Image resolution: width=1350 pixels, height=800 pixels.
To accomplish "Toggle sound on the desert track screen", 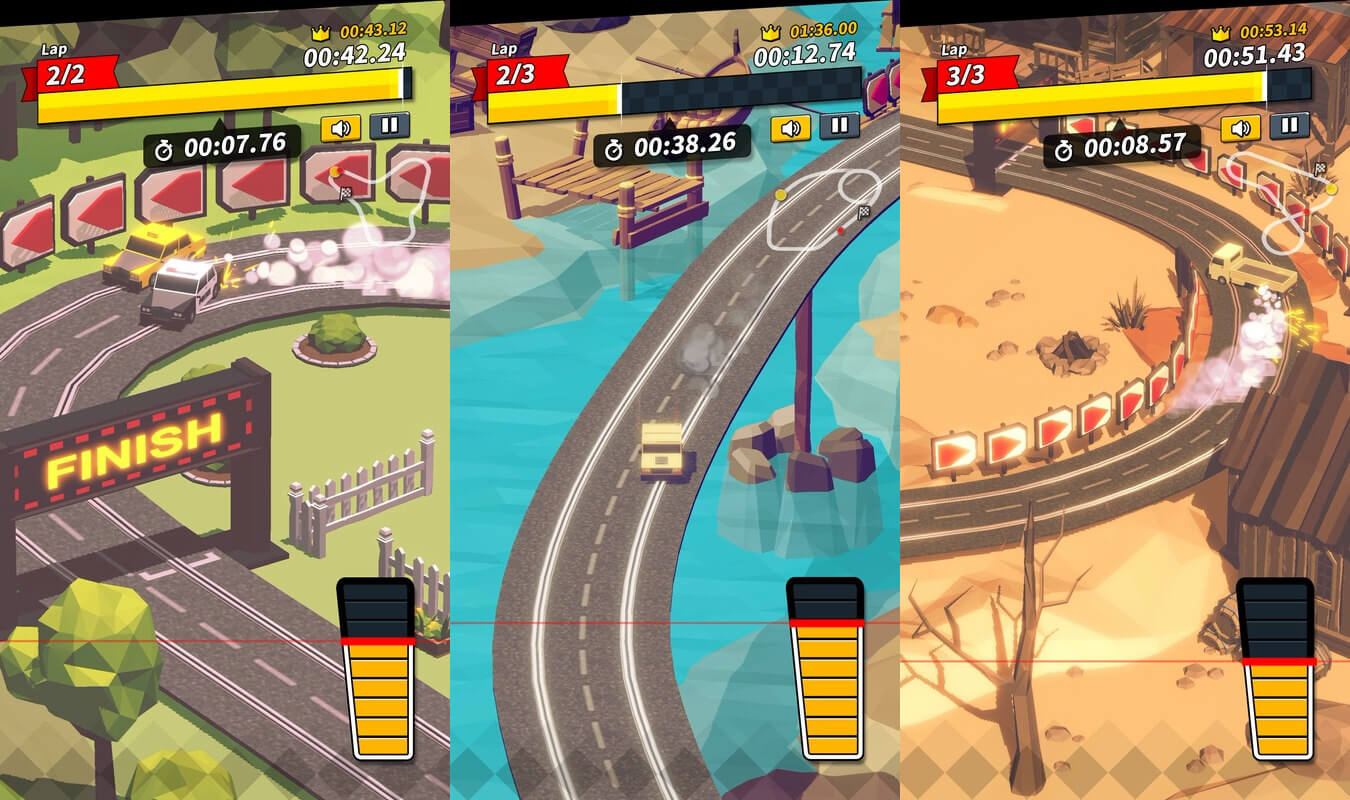I will [1240, 128].
